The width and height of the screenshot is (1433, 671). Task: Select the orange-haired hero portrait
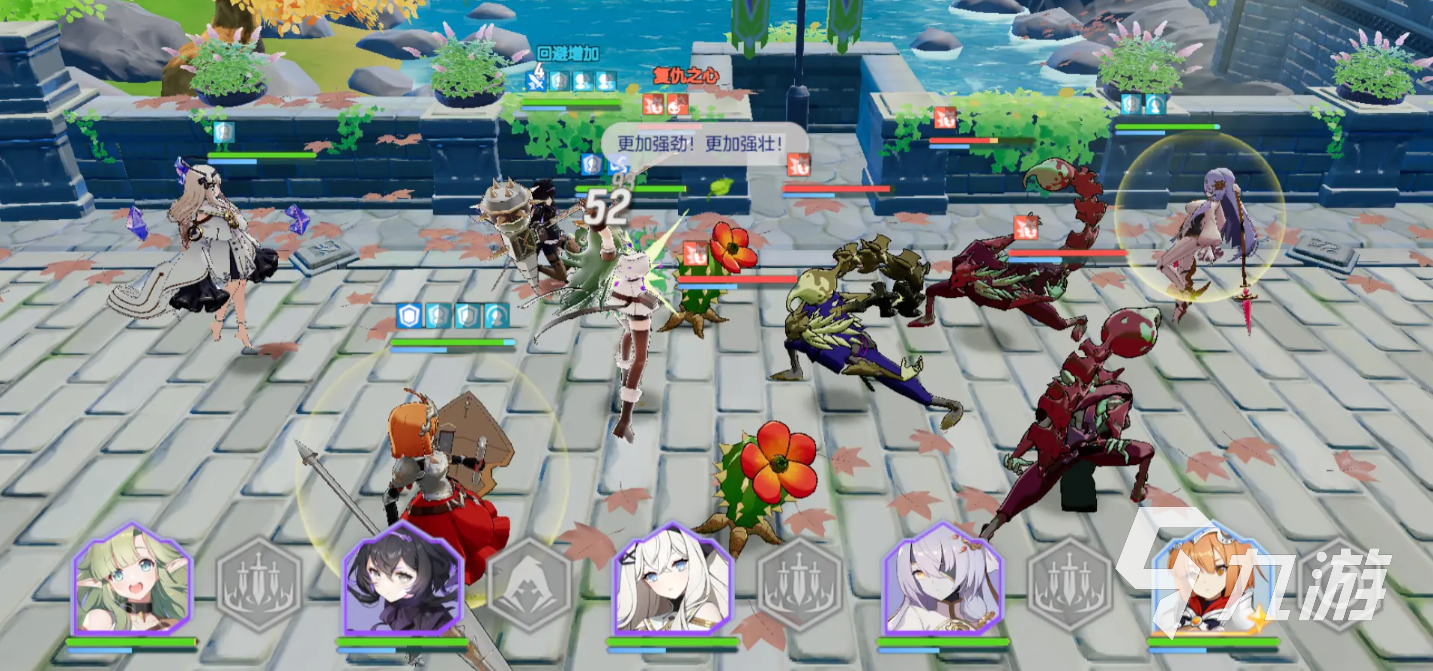click(1212, 579)
